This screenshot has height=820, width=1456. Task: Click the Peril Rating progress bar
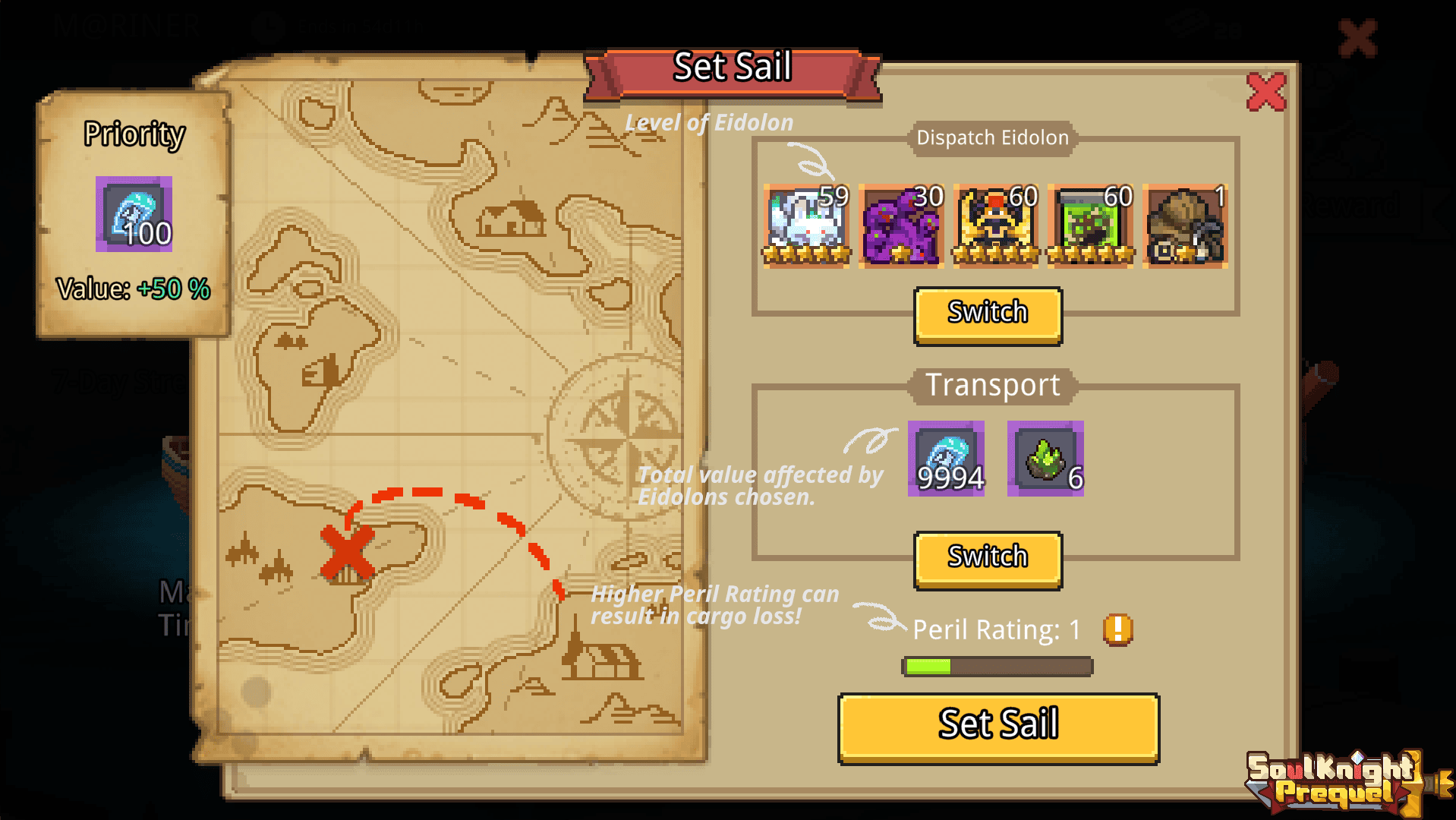(996, 666)
